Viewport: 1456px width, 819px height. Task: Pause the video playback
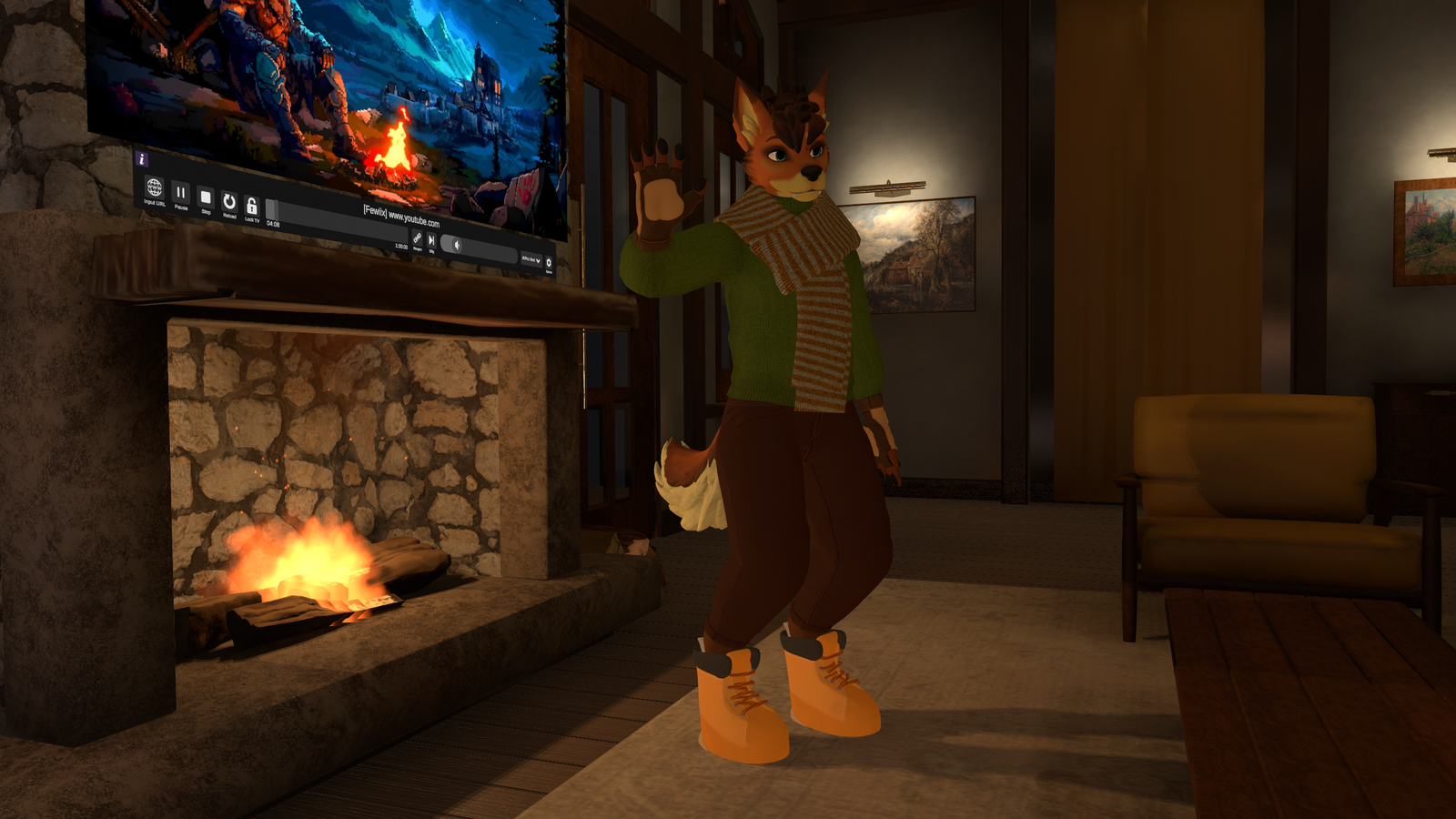181,193
